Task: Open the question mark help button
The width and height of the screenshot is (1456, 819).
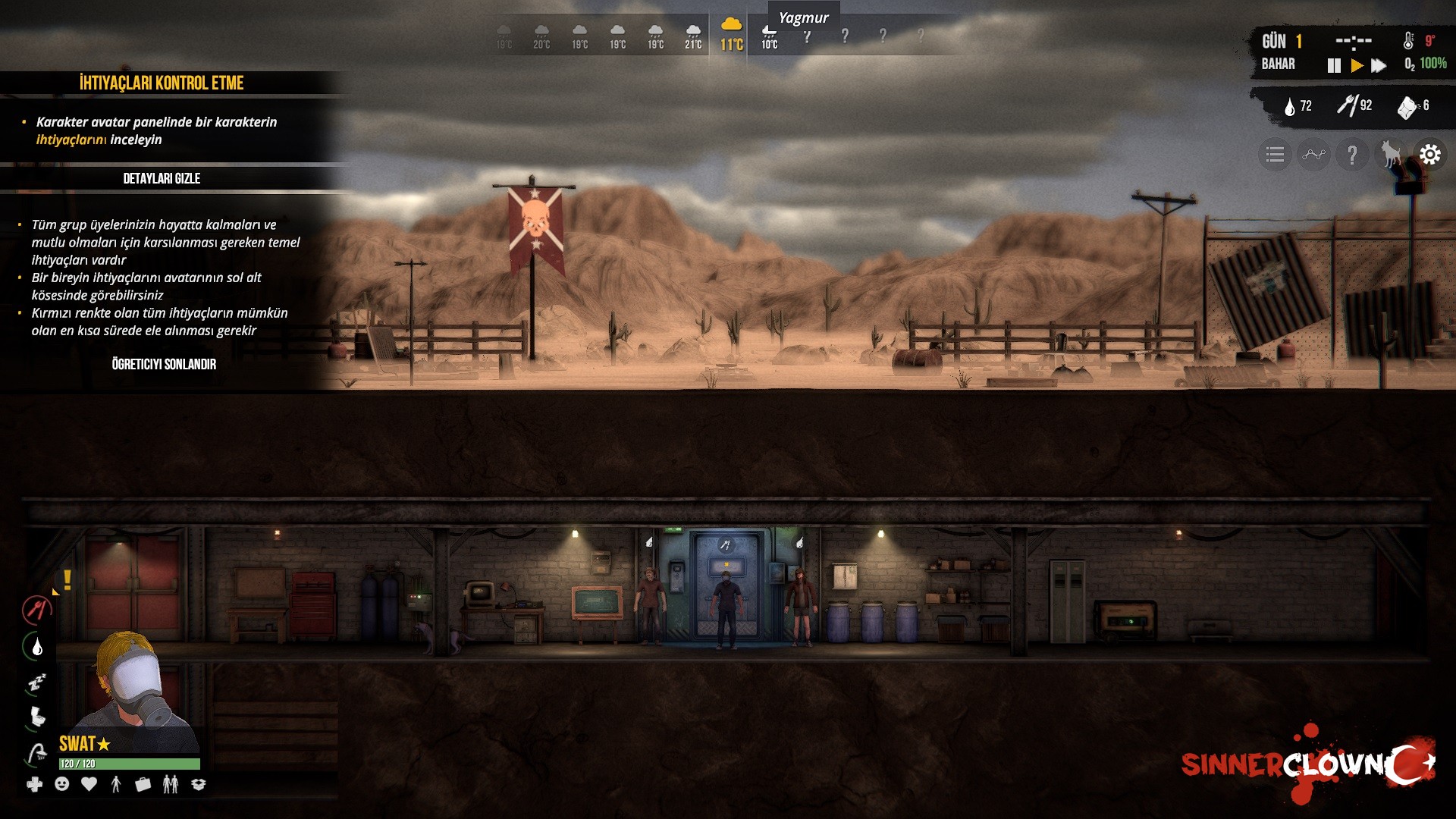Action: 1352,155
